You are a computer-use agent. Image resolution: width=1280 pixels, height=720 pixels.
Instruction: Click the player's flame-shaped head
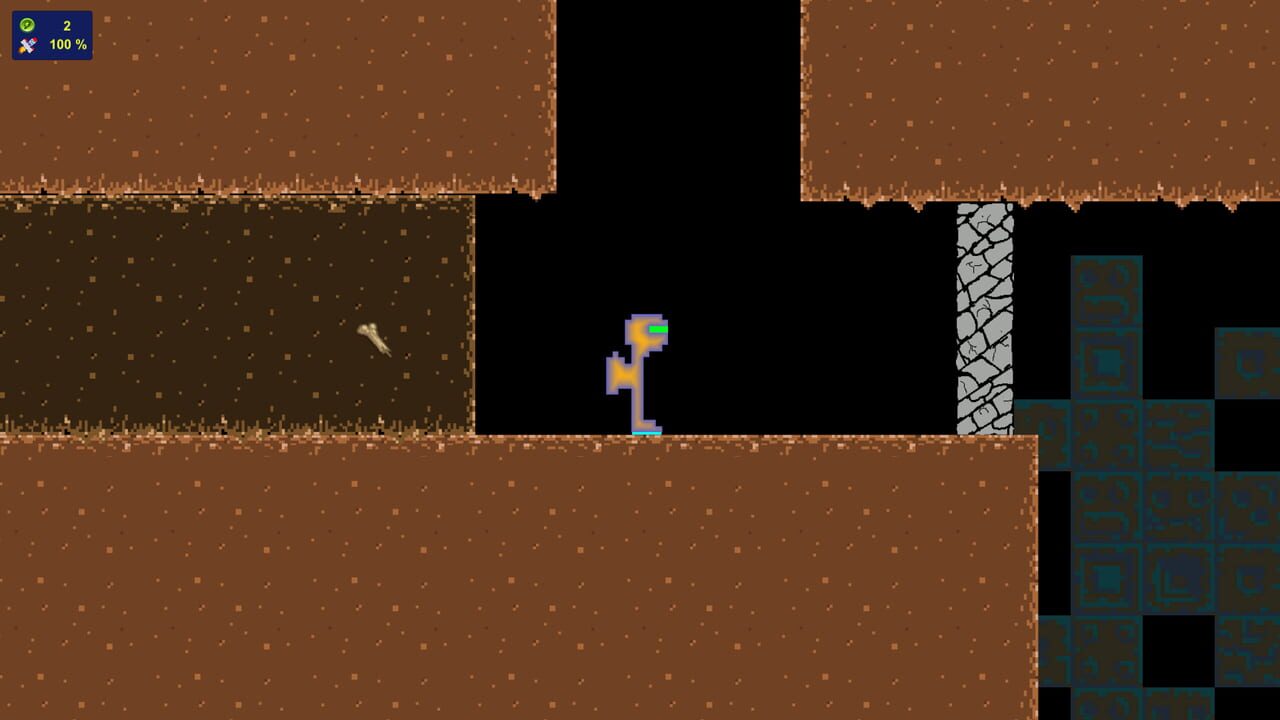(x=645, y=330)
